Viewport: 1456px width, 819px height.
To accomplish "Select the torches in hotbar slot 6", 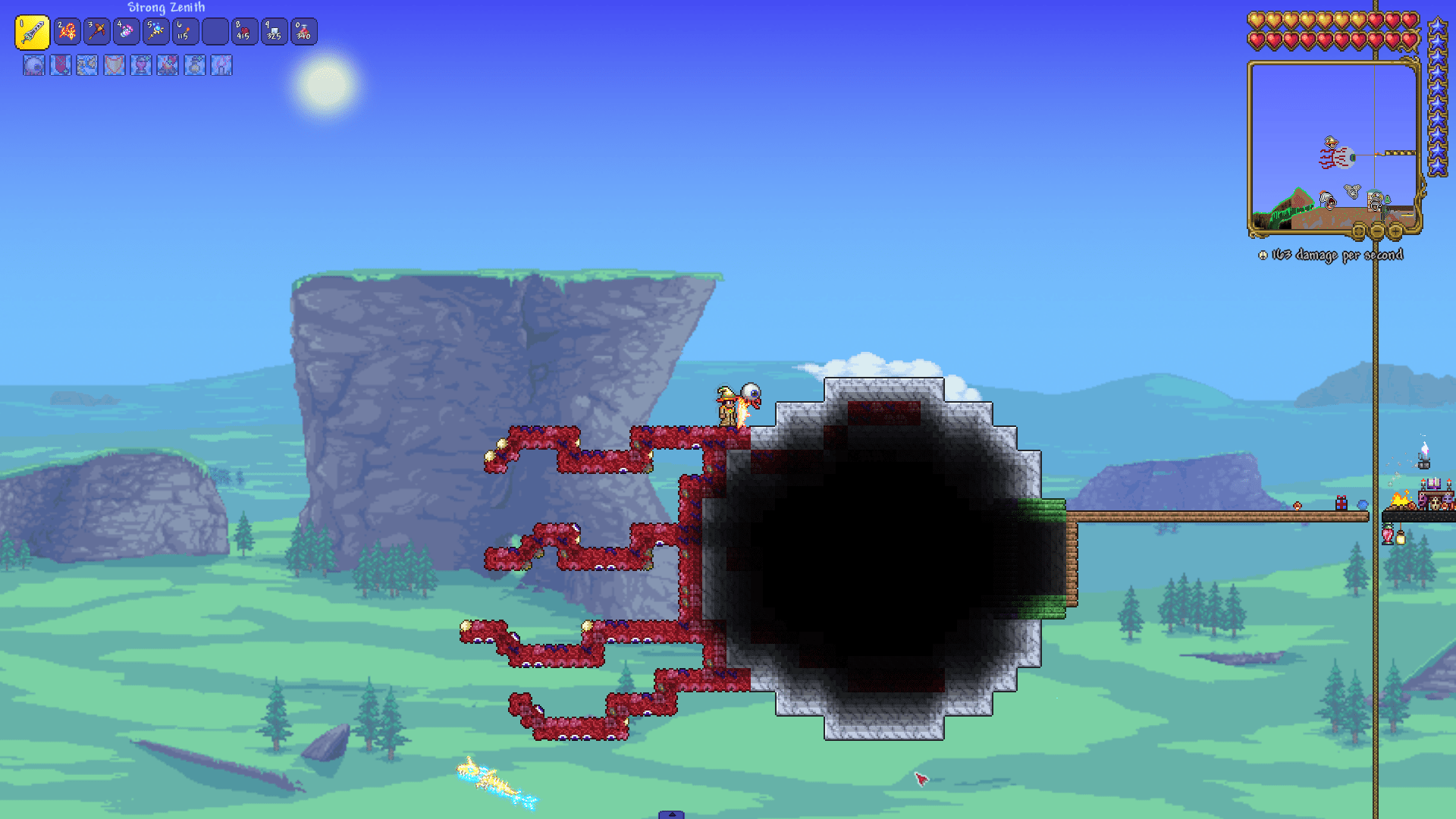I will click(185, 31).
